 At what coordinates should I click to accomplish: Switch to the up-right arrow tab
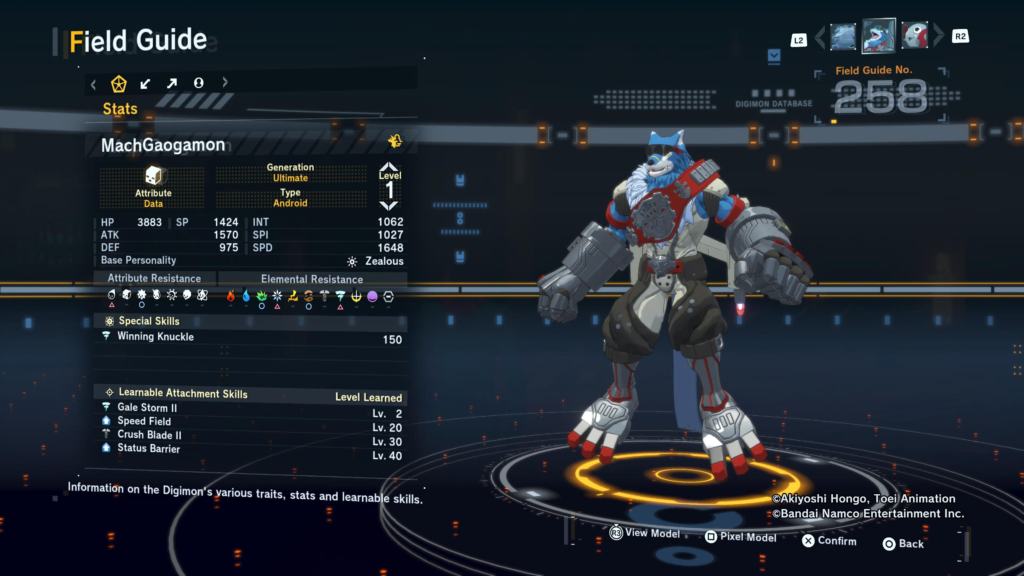(171, 83)
